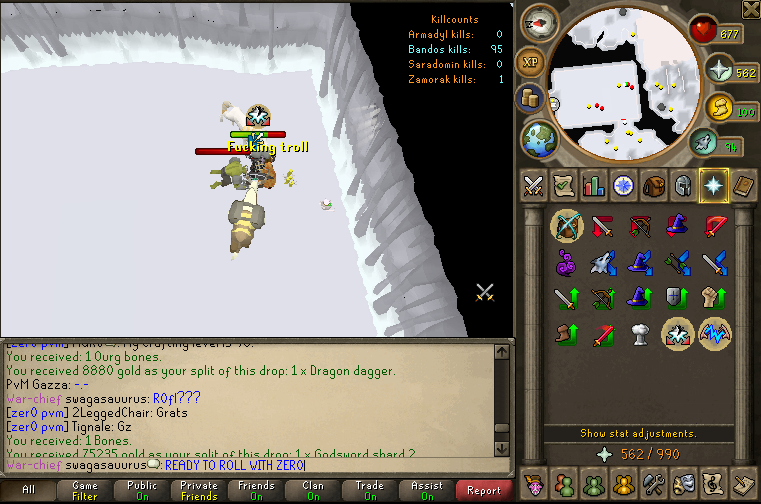
Task: Open the world map globe
Action: pos(538,137)
